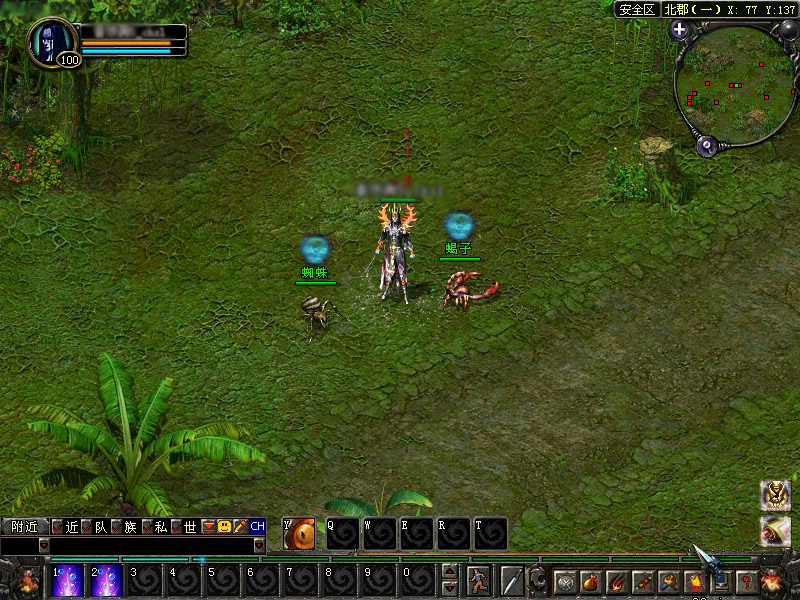Toggle the 私 private chat checkbox
The width and height of the screenshot is (800, 600).
point(146,526)
